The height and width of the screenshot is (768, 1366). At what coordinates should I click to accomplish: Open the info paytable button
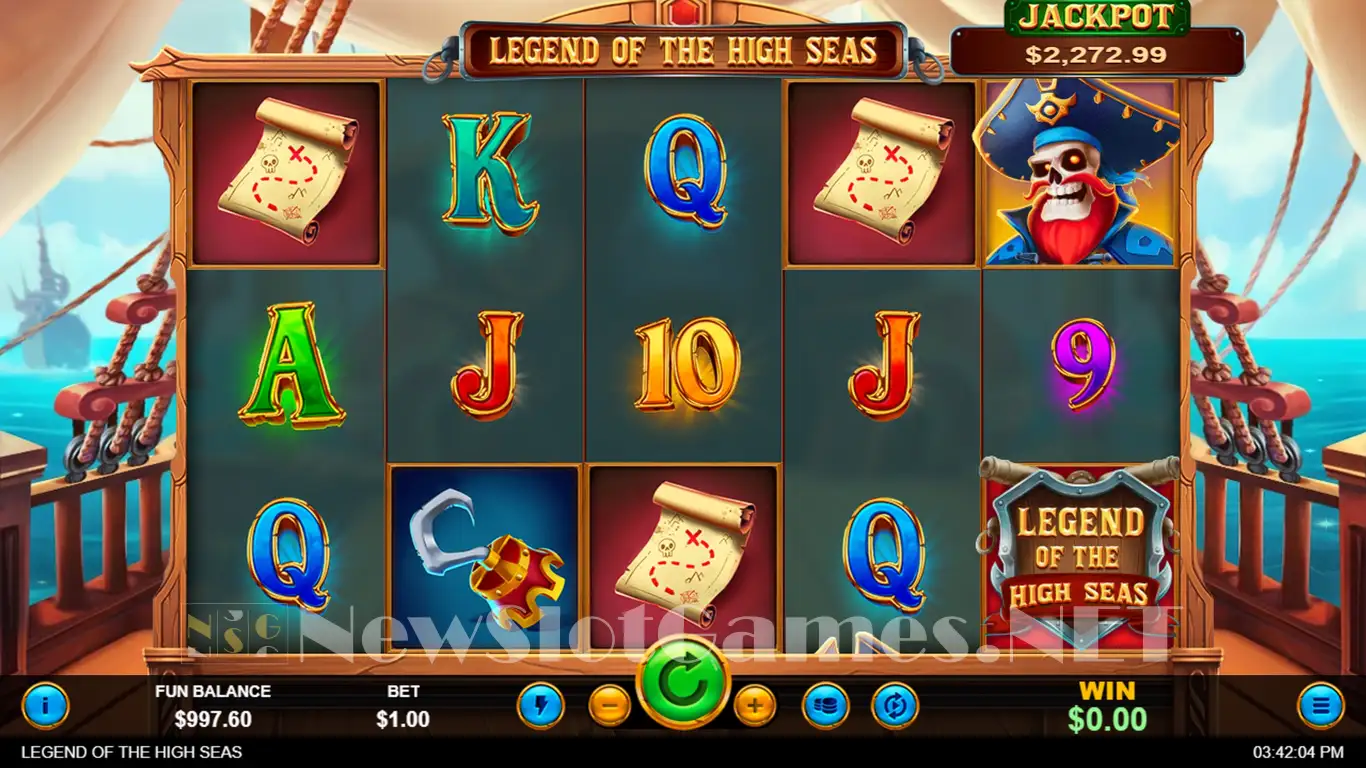45,706
